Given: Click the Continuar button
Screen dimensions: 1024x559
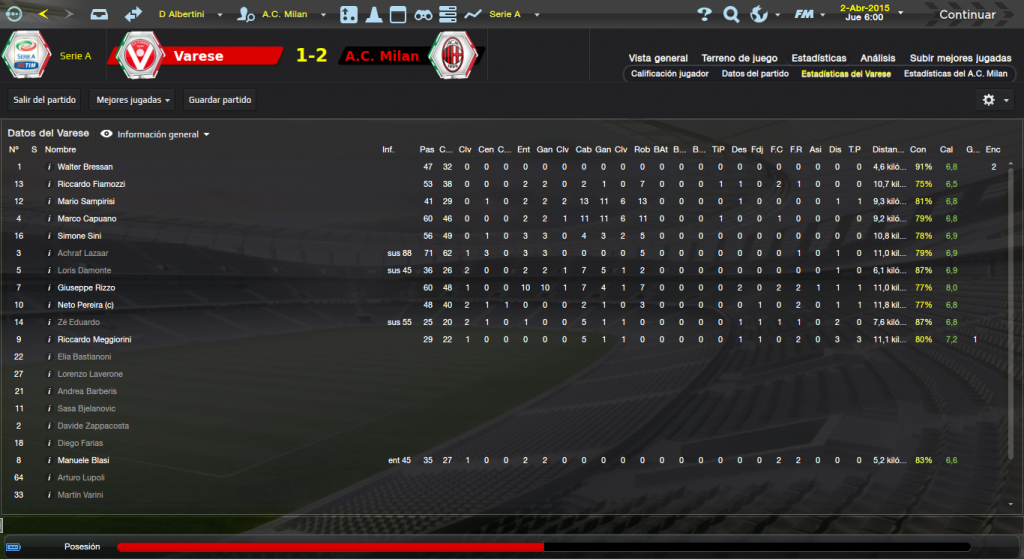Looking at the screenshot, I should [x=966, y=15].
